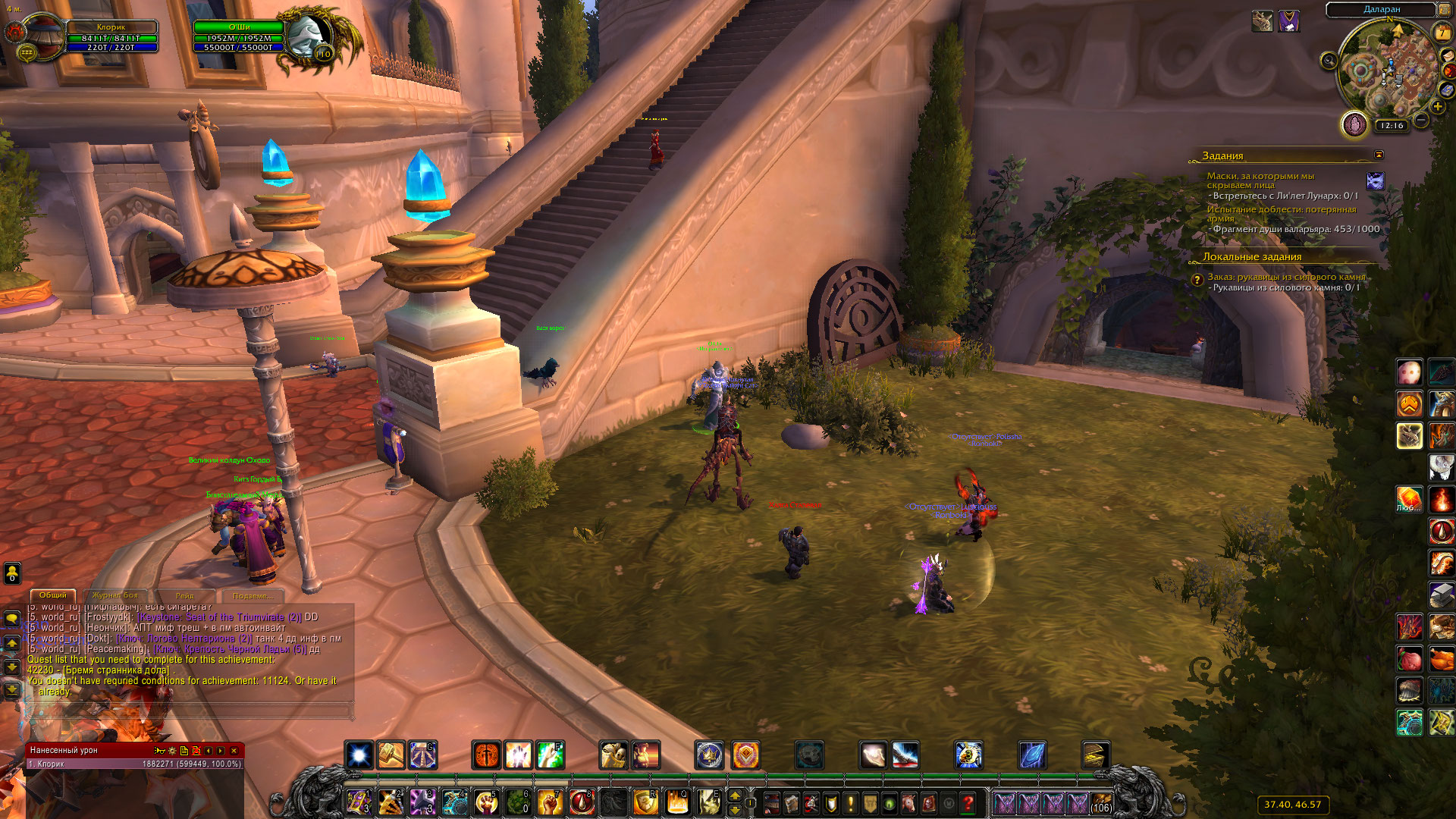Open the calendar showing day 7
This screenshot has height=819, width=1456.
click(1442, 33)
